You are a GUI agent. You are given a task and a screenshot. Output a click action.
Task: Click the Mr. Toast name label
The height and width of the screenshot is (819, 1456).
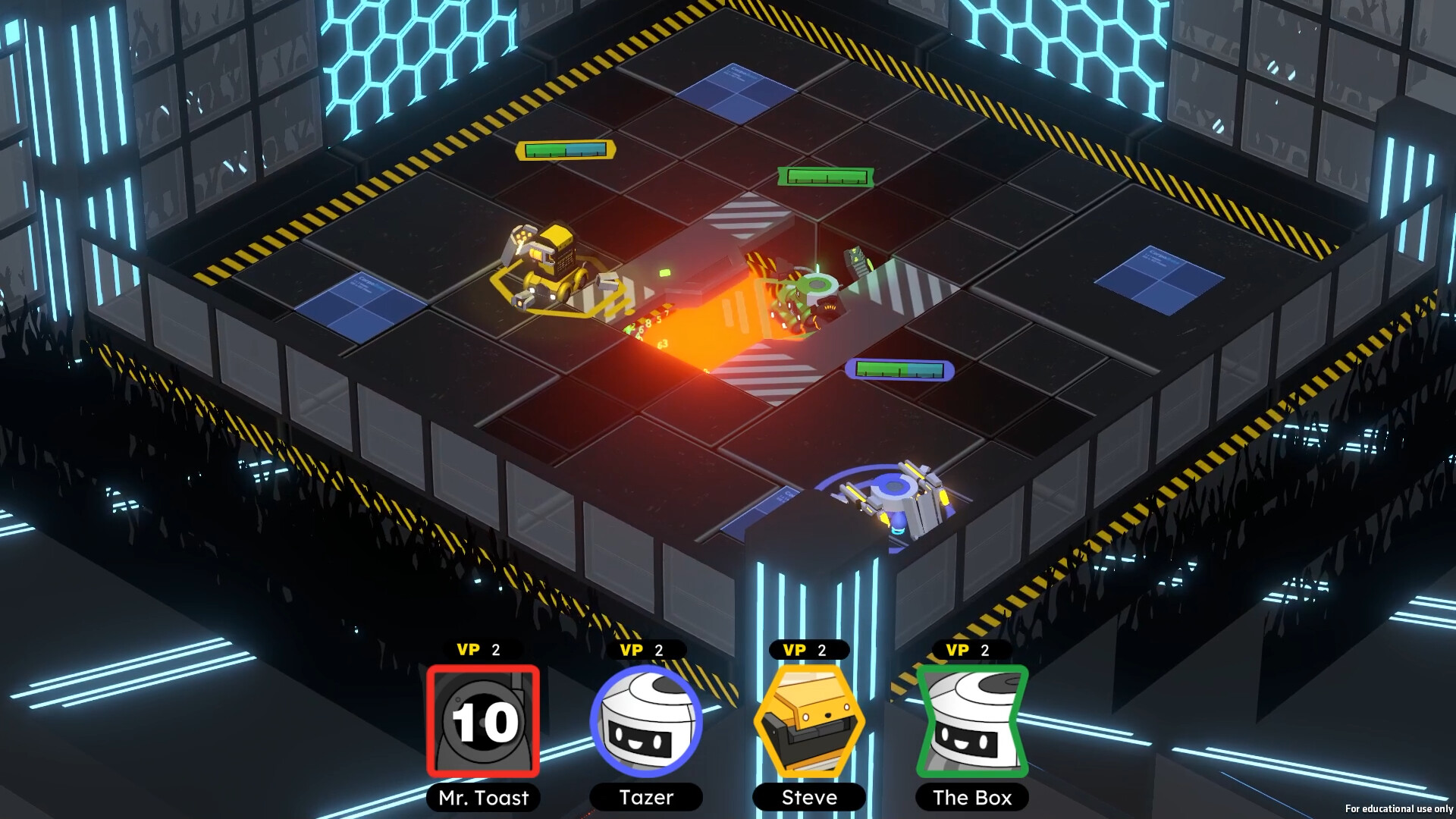click(483, 798)
